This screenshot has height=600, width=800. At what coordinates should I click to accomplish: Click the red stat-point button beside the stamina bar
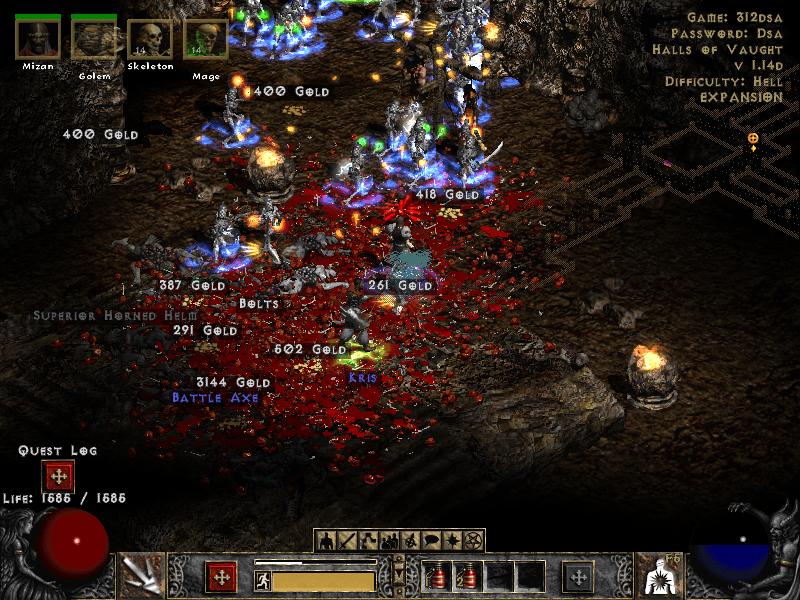pyautogui.click(x=221, y=577)
